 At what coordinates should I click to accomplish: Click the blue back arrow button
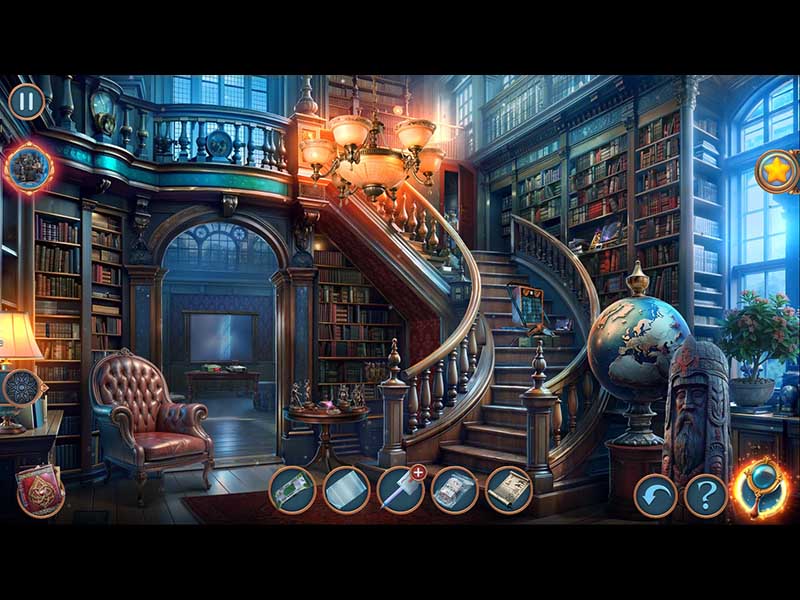pos(655,496)
